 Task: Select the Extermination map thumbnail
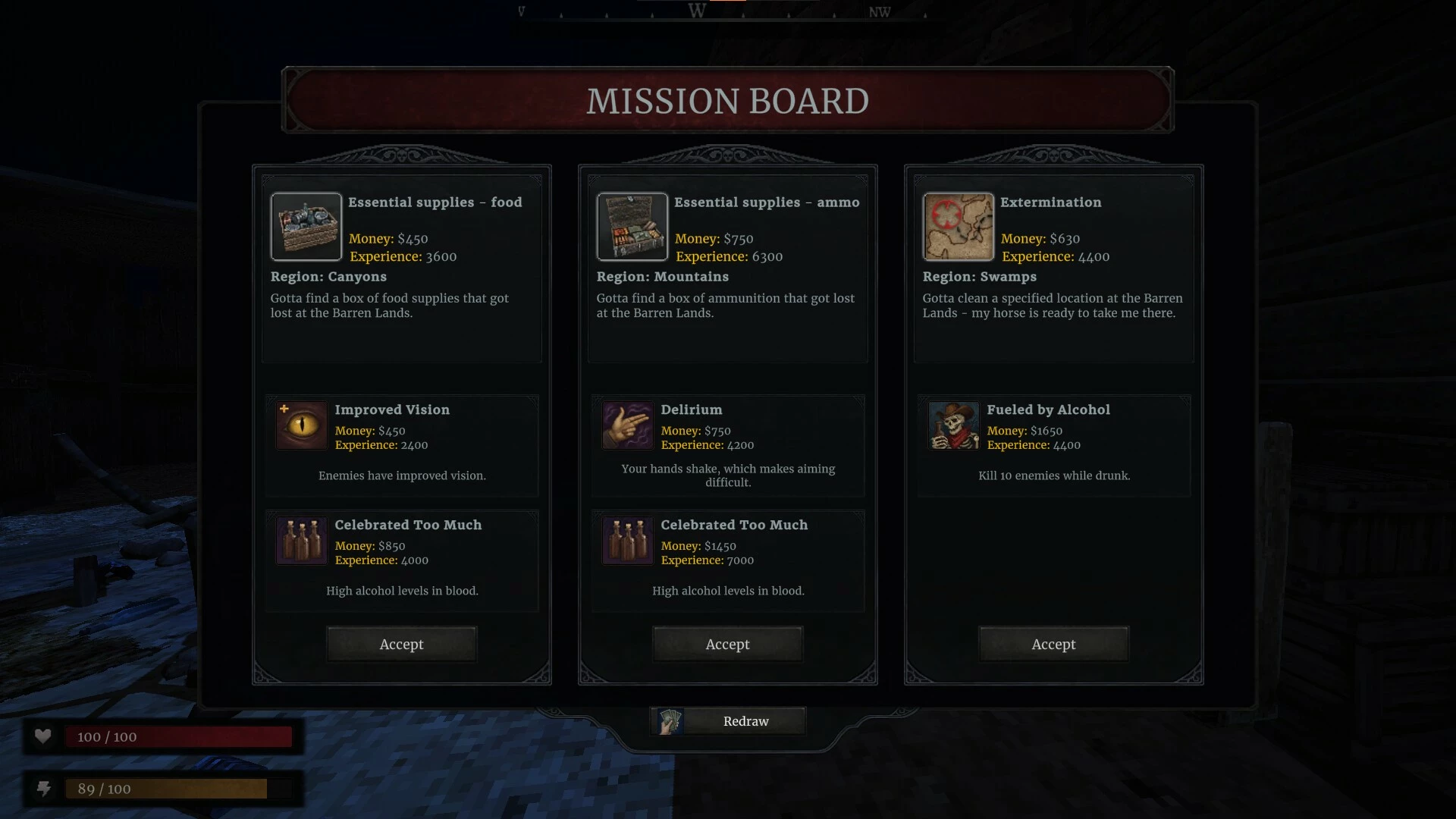958,227
